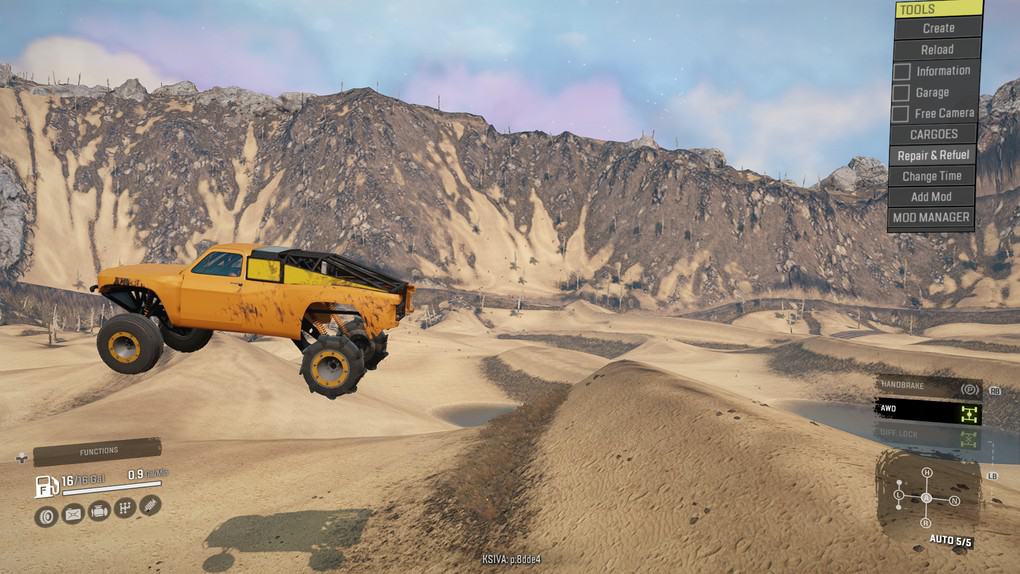Click the engine status icon
The width and height of the screenshot is (1020, 574).
tap(99, 513)
